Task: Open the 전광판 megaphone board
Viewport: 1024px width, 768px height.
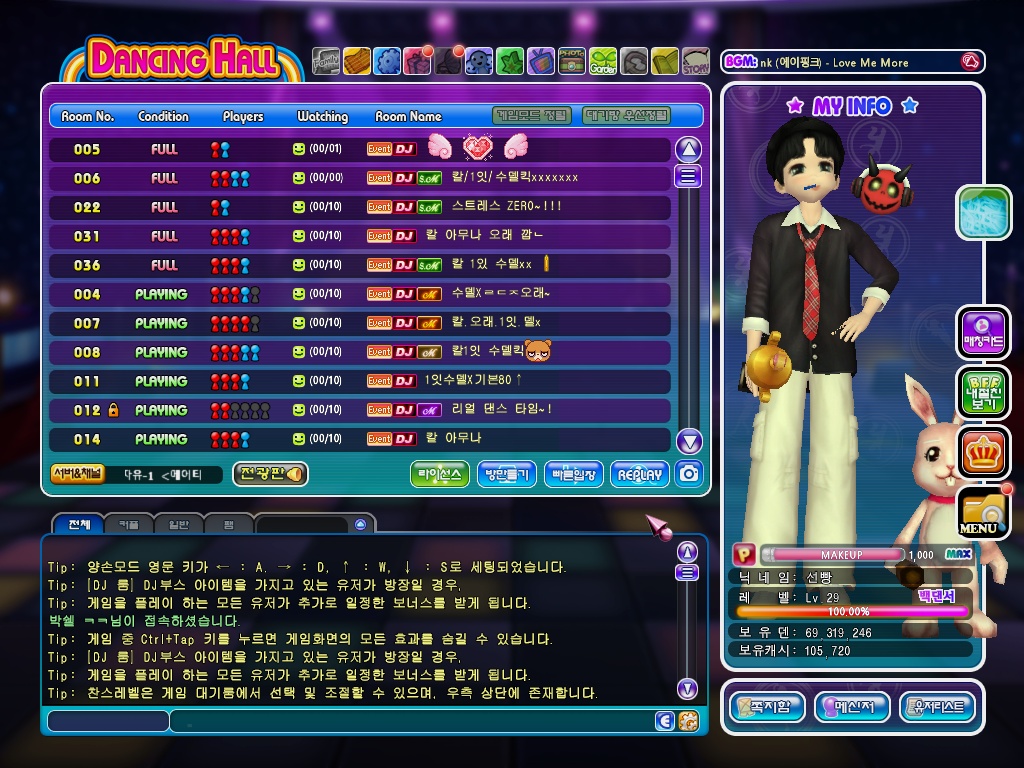Action: click(270, 474)
